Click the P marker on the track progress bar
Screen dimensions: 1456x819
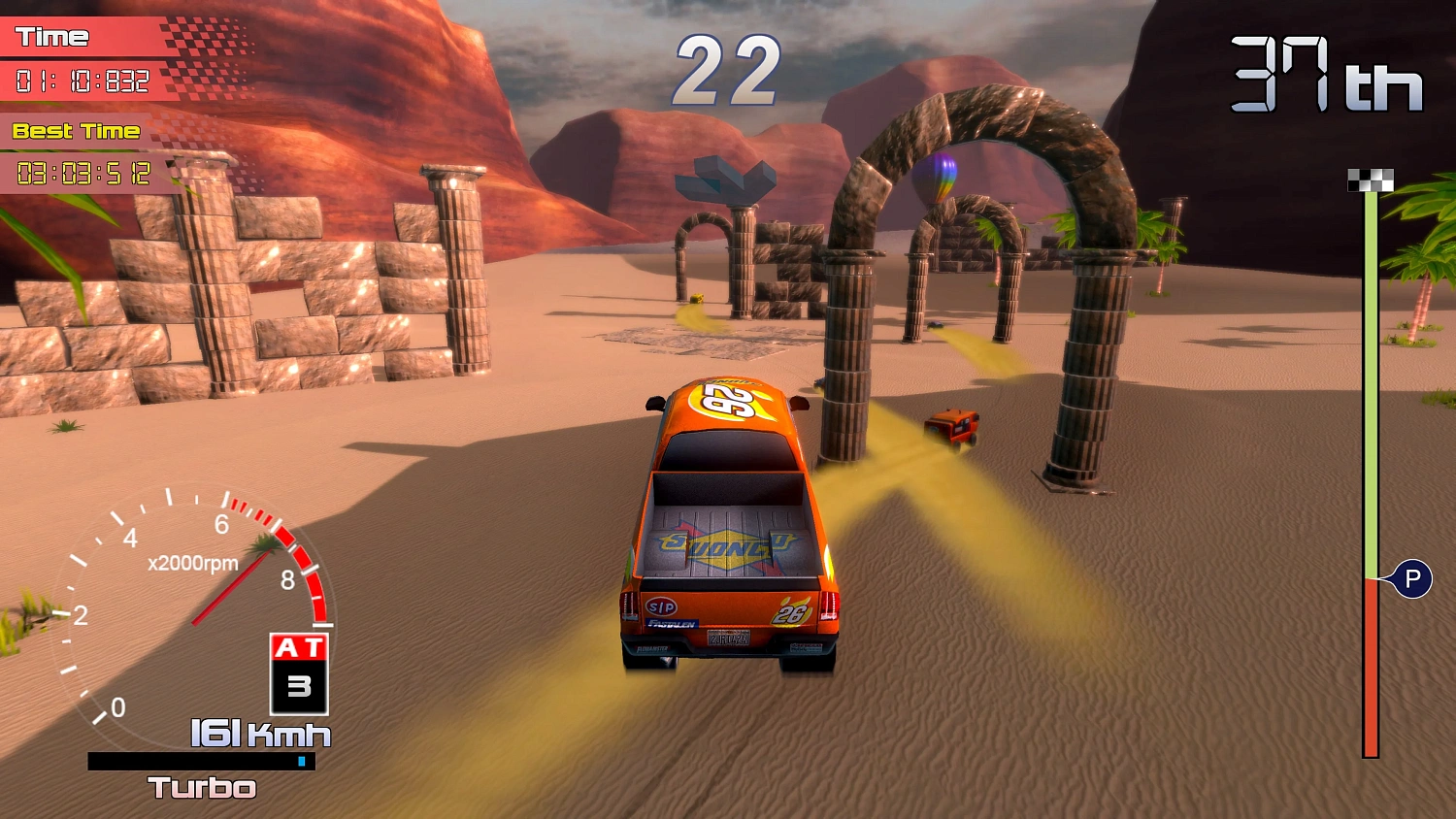point(1413,579)
